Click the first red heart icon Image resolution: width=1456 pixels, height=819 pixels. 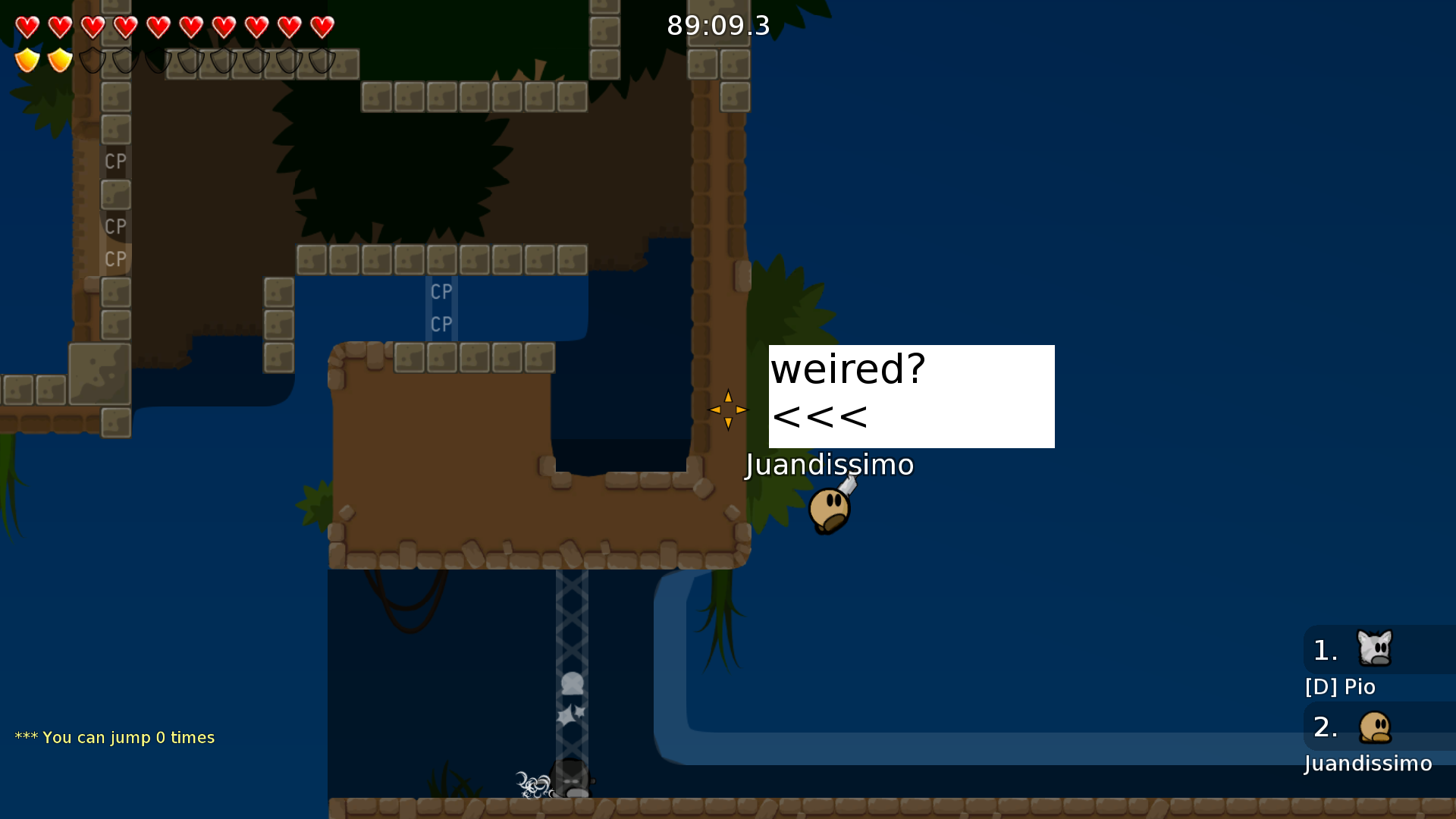(27, 27)
